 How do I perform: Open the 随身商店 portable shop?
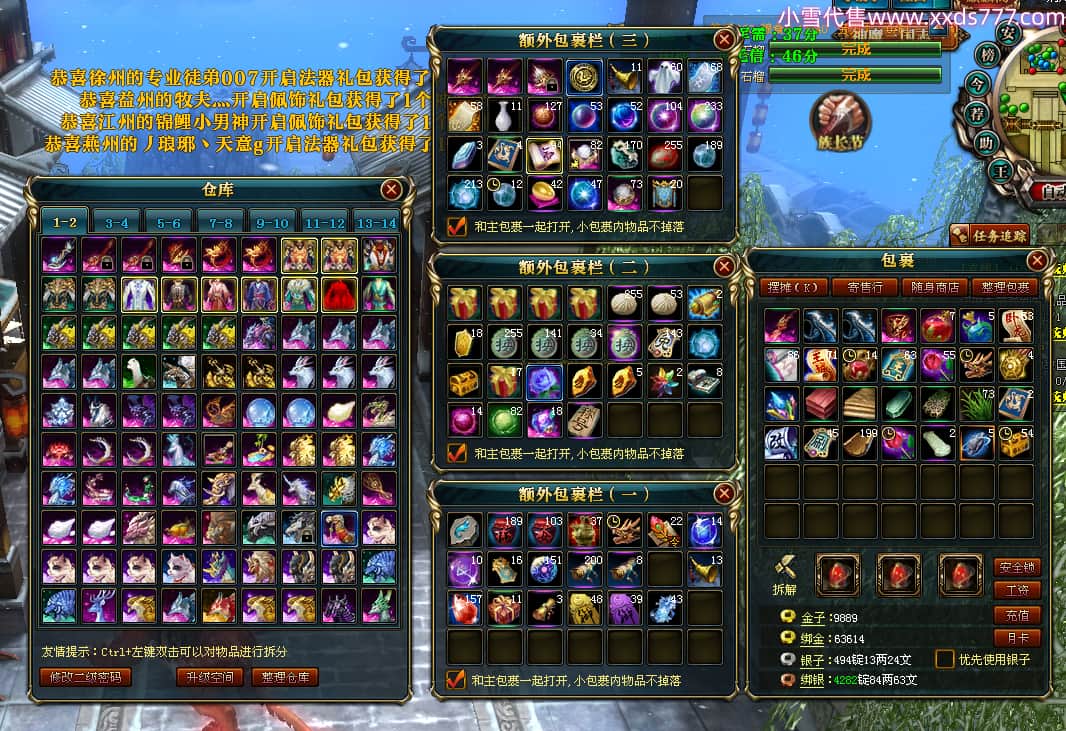(x=933, y=287)
